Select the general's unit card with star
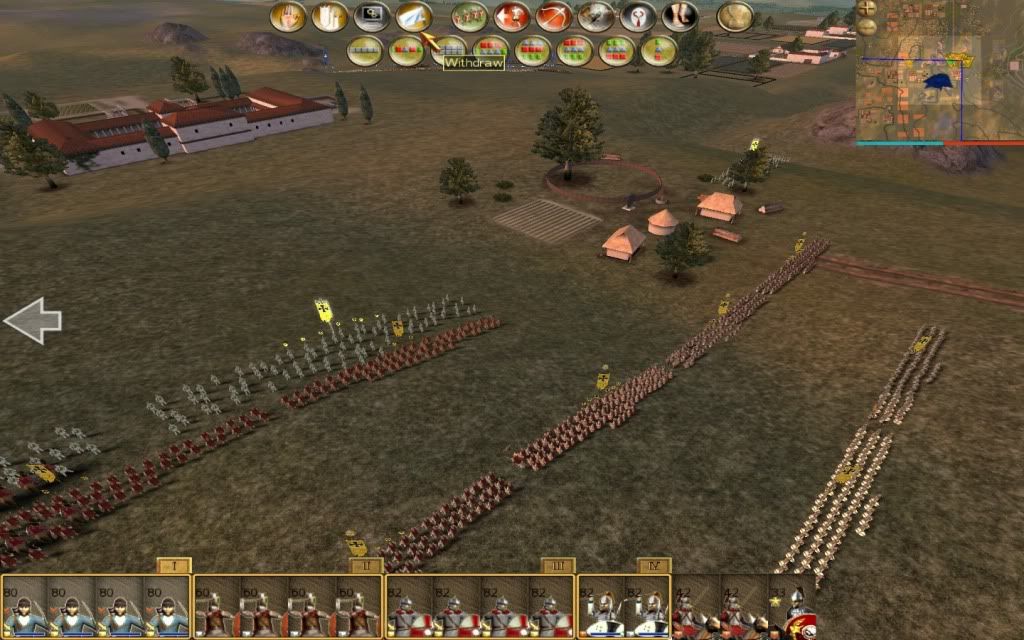This screenshot has height=640, width=1024. [792, 608]
